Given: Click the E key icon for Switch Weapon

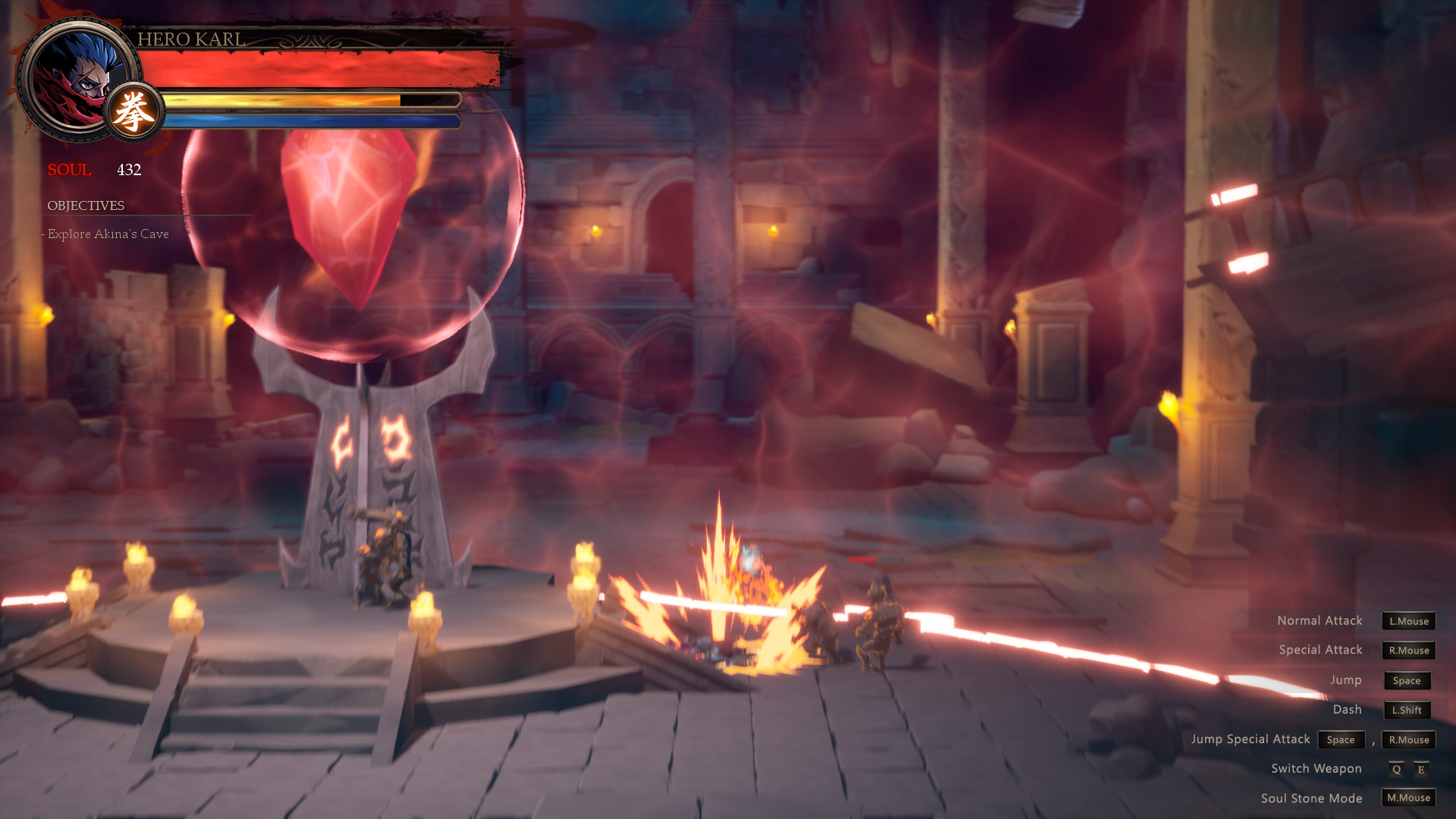Looking at the screenshot, I should [1423, 768].
